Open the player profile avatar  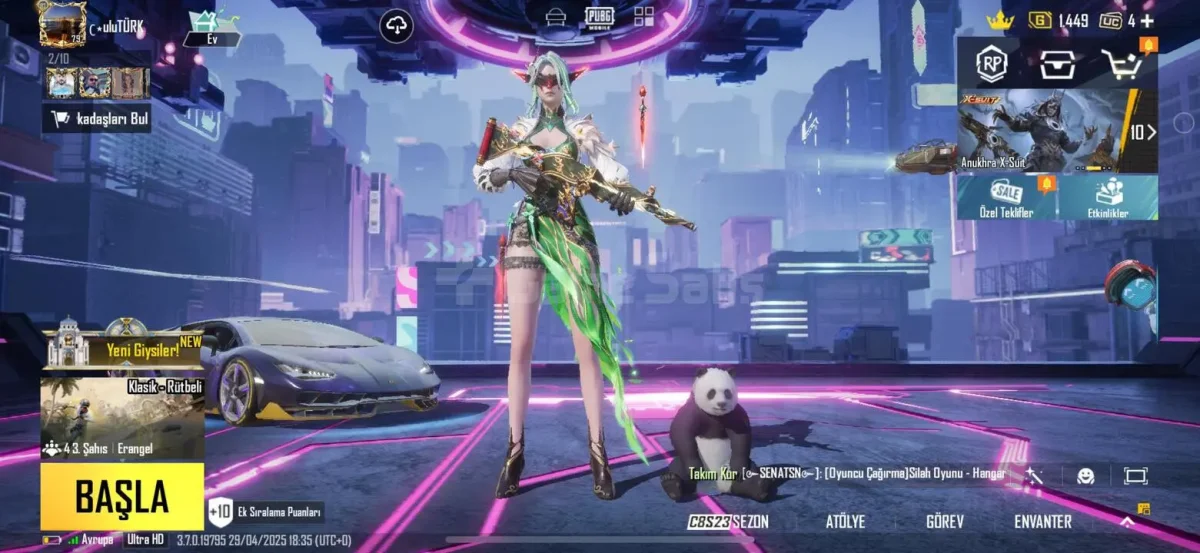(x=62, y=24)
